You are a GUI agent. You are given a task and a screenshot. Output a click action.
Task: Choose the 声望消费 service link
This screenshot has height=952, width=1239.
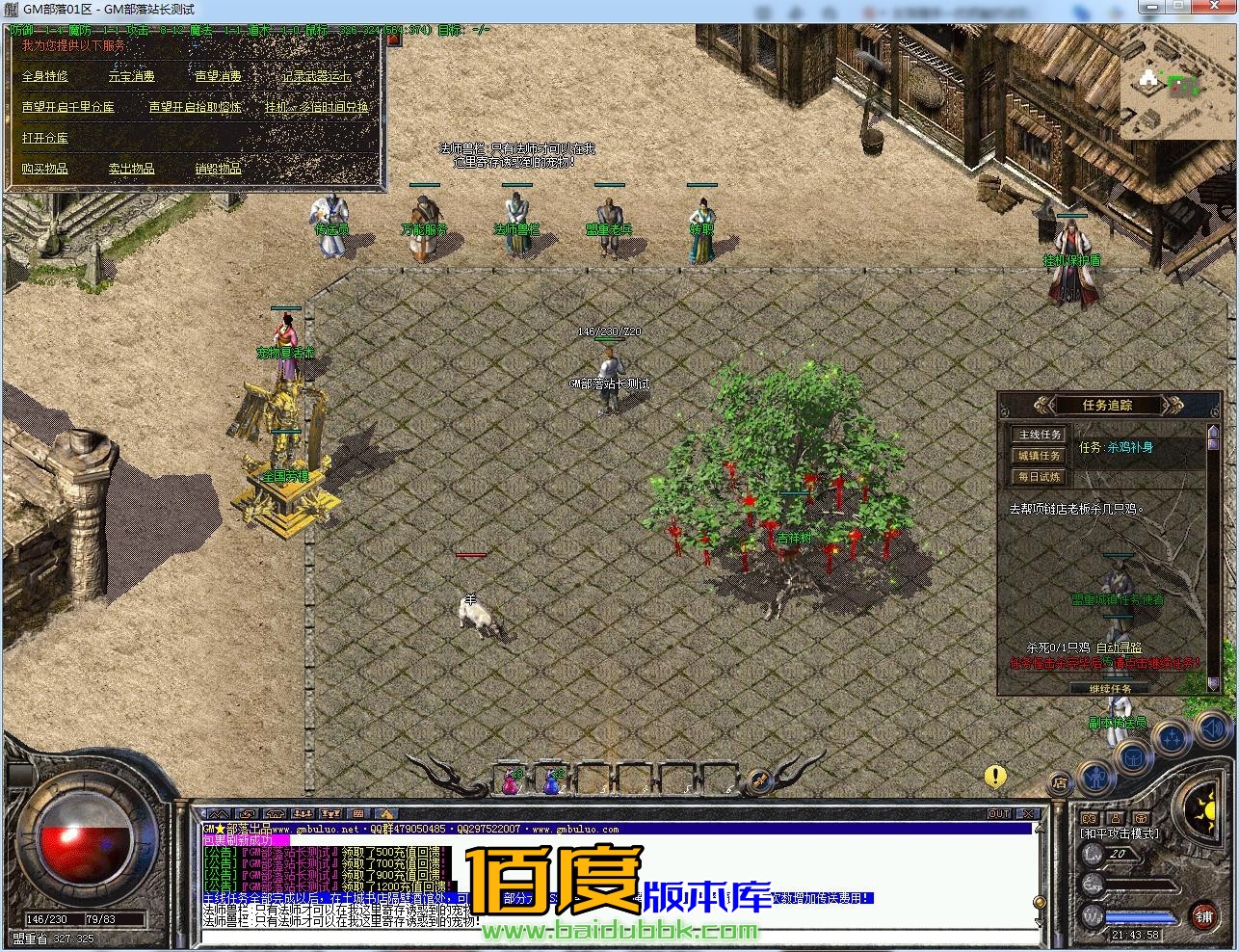(218, 76)
